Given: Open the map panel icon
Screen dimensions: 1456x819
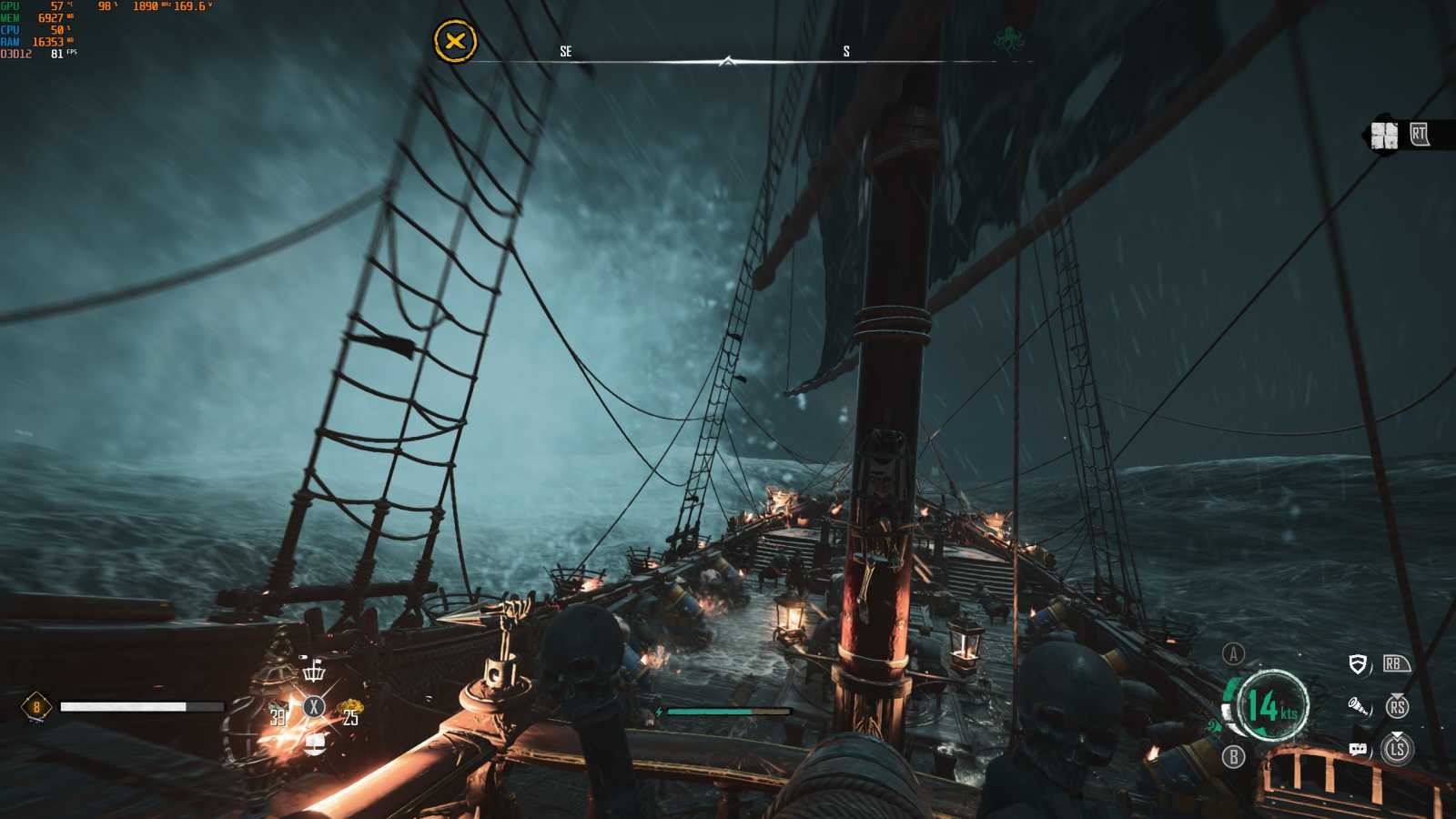Looking at the screenshot, I should [1384, 136].
